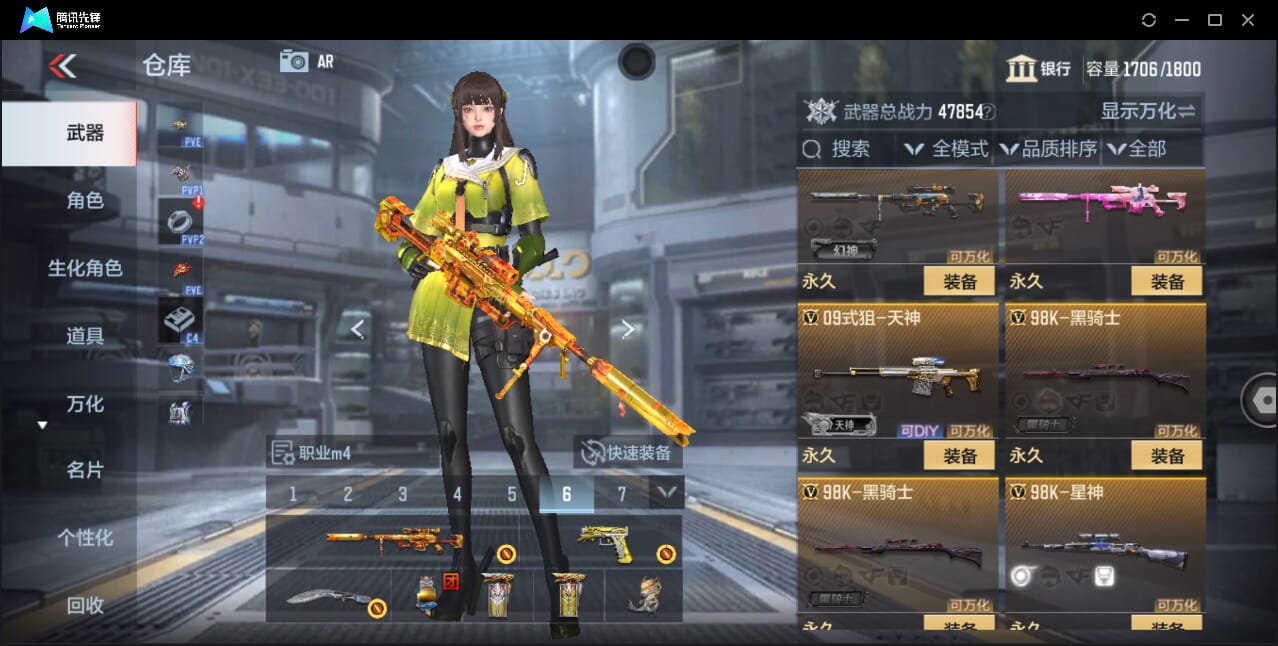This screenshot has width=1278, height=646.
Task: Open the 名片 name card tab
Action: point(84,470)
